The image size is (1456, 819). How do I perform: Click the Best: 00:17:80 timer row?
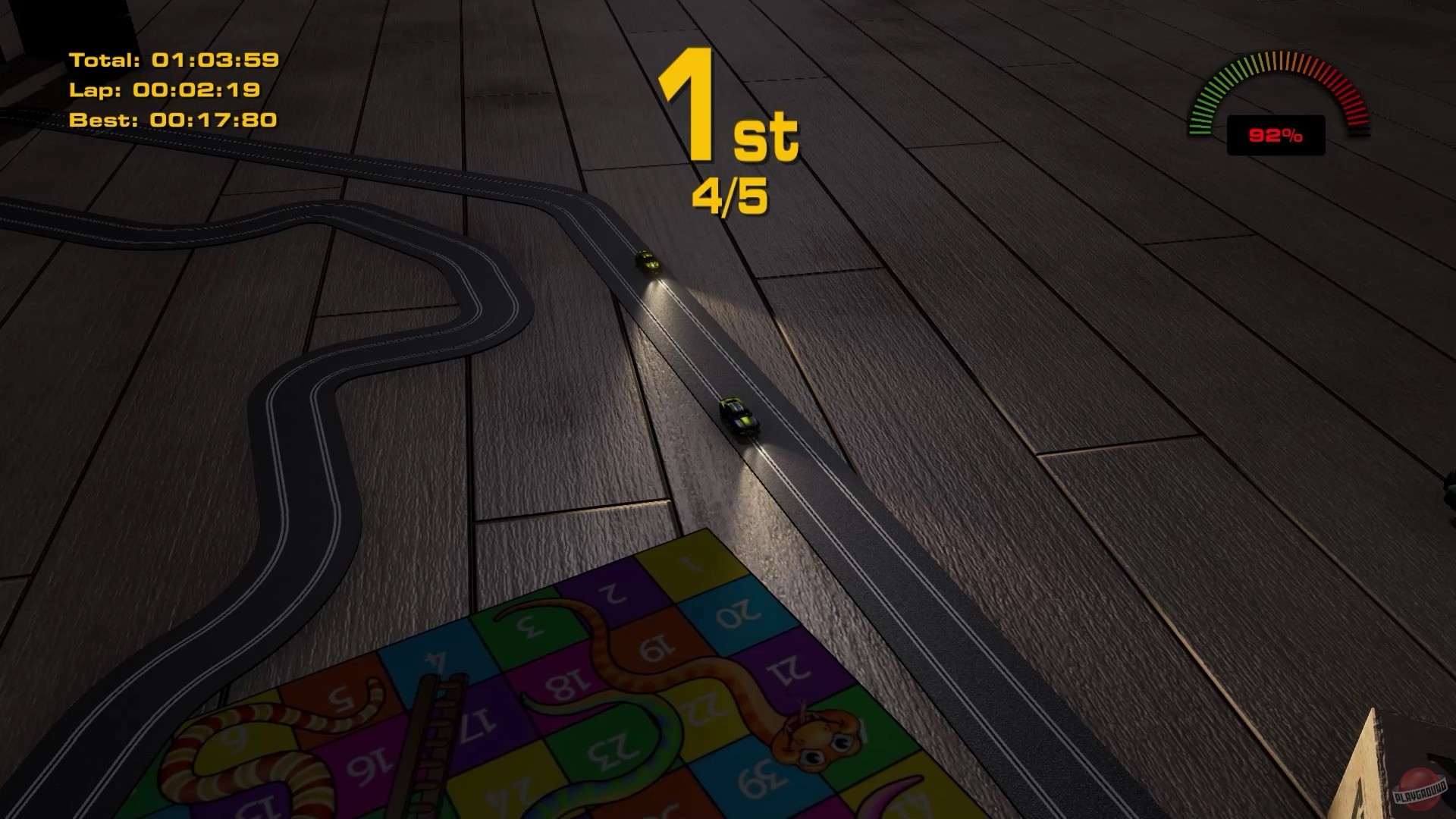pos(171,118)
